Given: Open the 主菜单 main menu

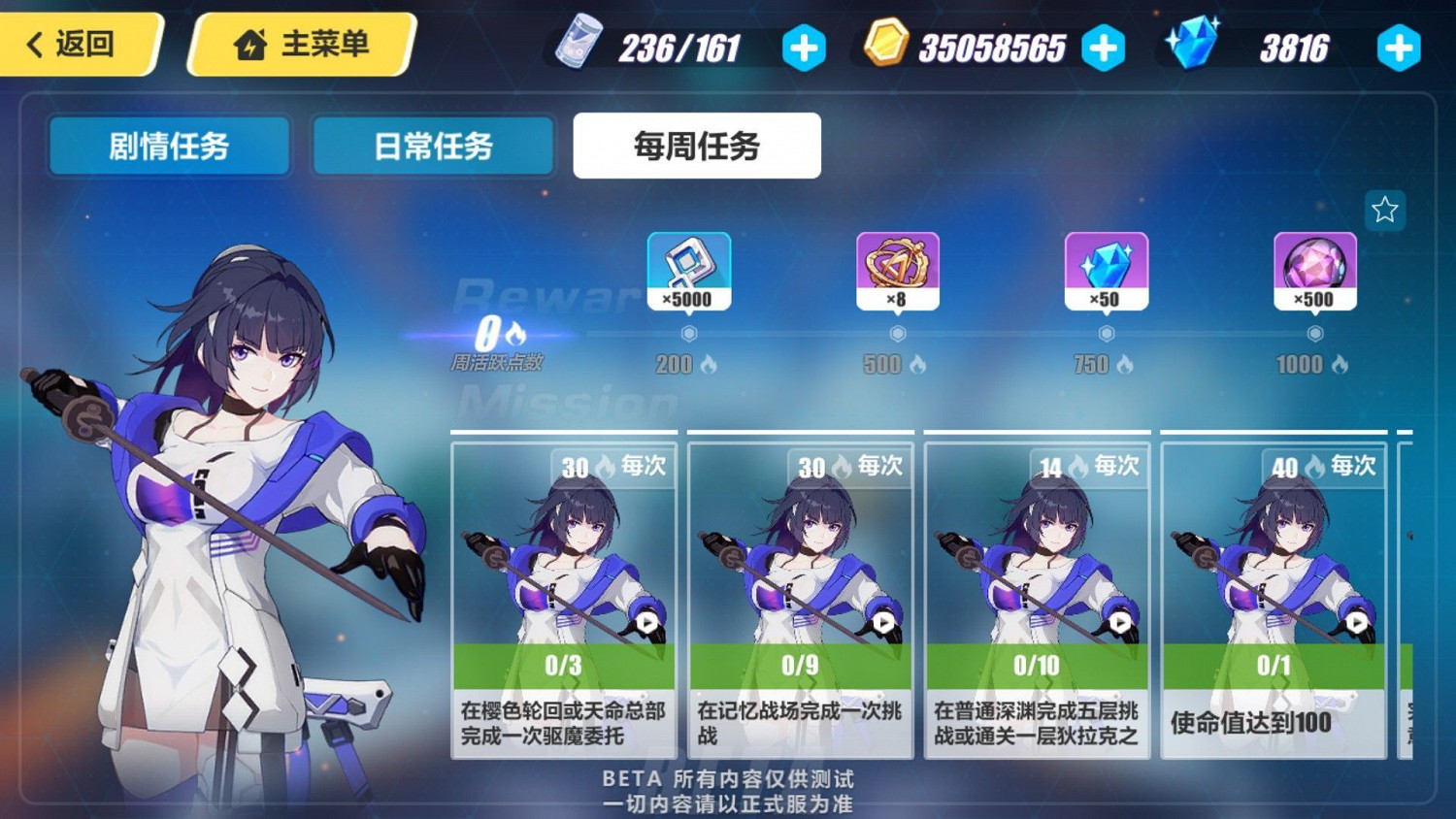Looking at the screenshot, I should (x=301, y=44).
